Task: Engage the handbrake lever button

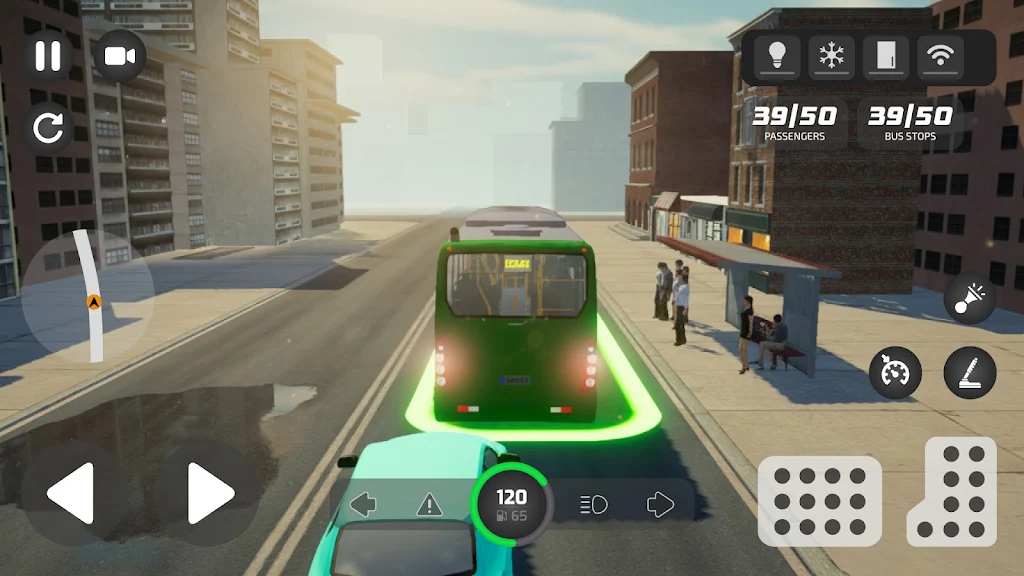Action: [969, 373]
